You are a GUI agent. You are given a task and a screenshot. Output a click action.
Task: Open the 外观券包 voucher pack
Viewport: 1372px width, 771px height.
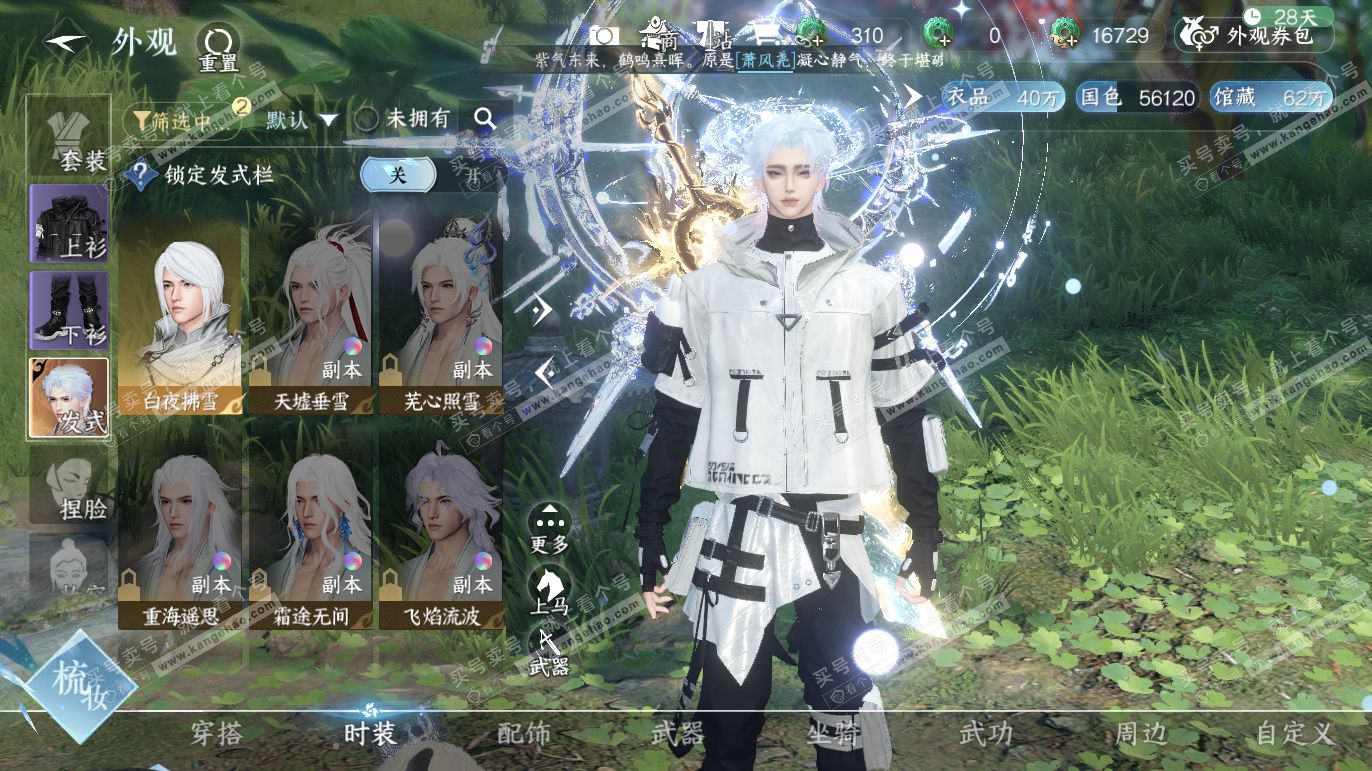(x=1257, y=35)
